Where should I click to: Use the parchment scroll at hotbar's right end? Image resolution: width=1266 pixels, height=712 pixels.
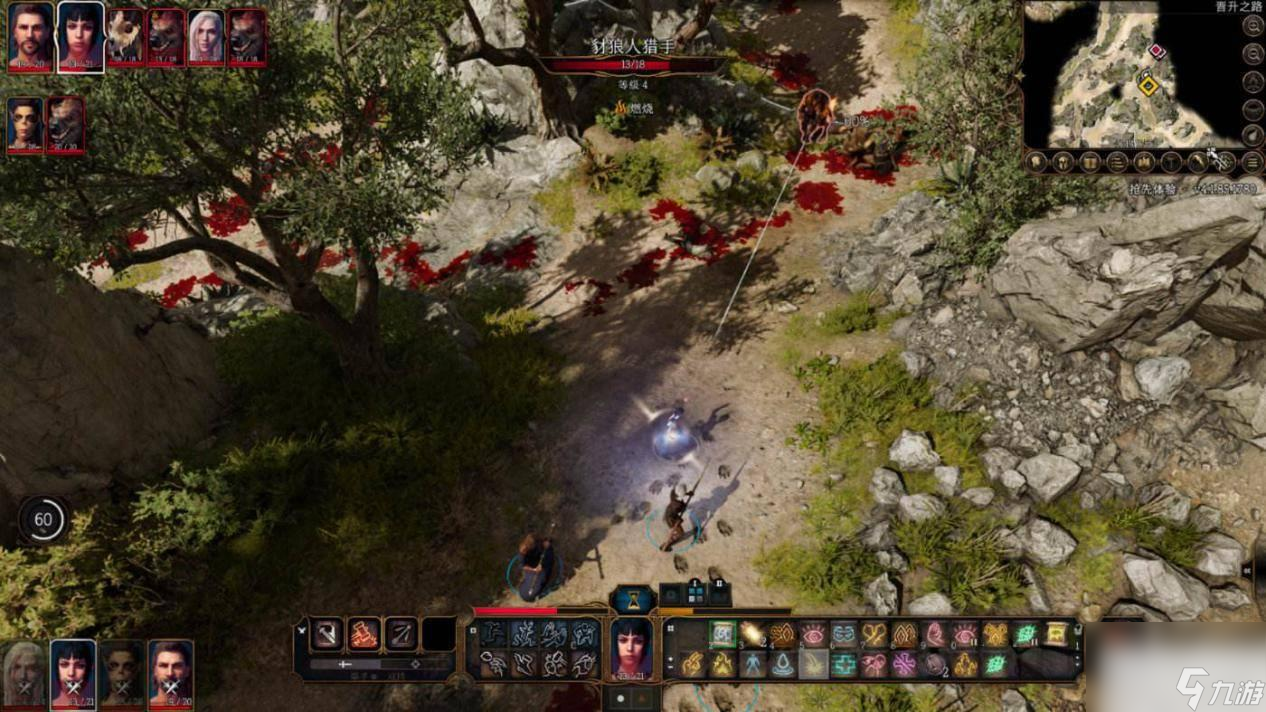(1056, 633)
